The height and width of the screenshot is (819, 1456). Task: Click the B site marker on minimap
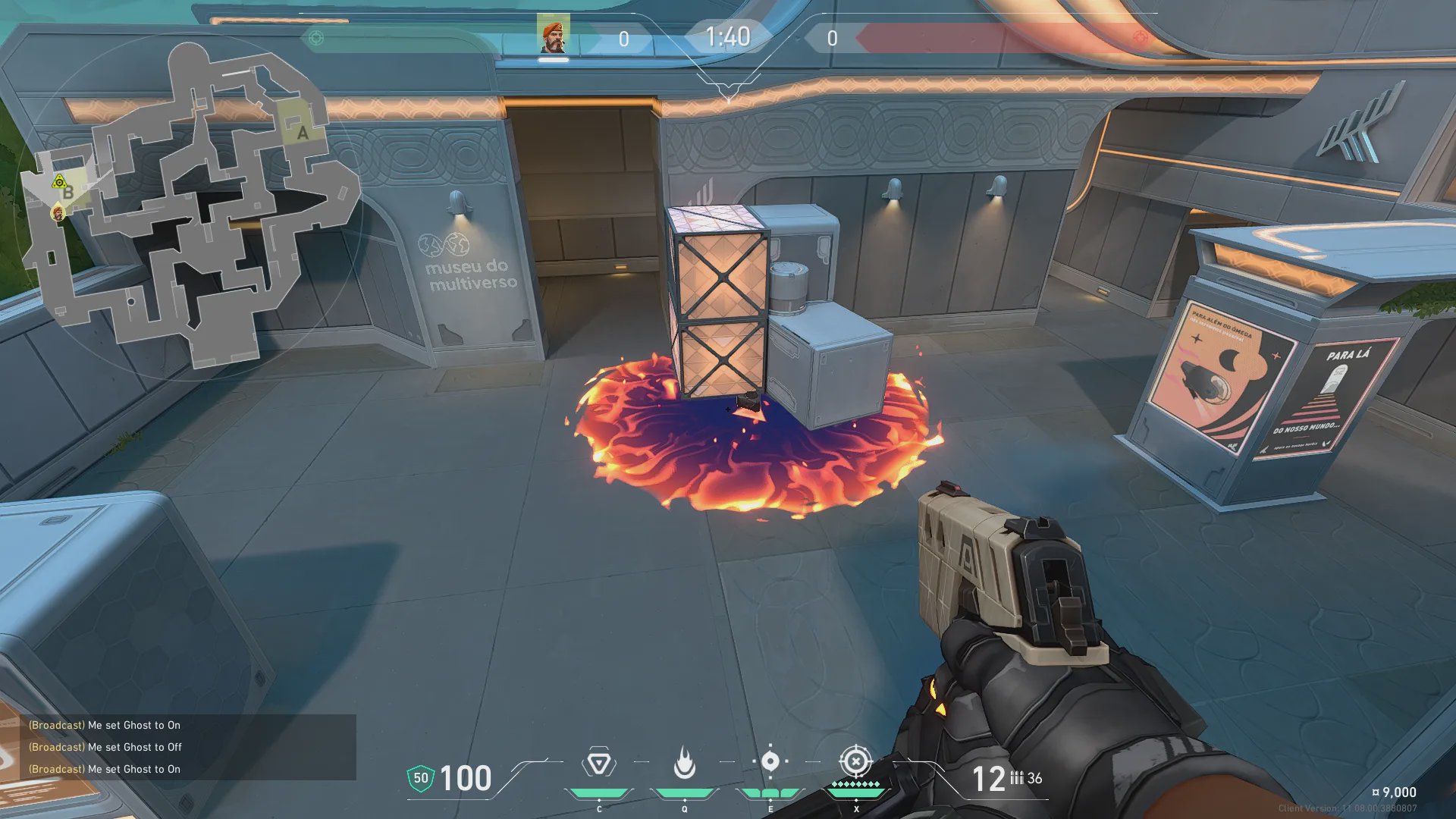coord(68,193)
